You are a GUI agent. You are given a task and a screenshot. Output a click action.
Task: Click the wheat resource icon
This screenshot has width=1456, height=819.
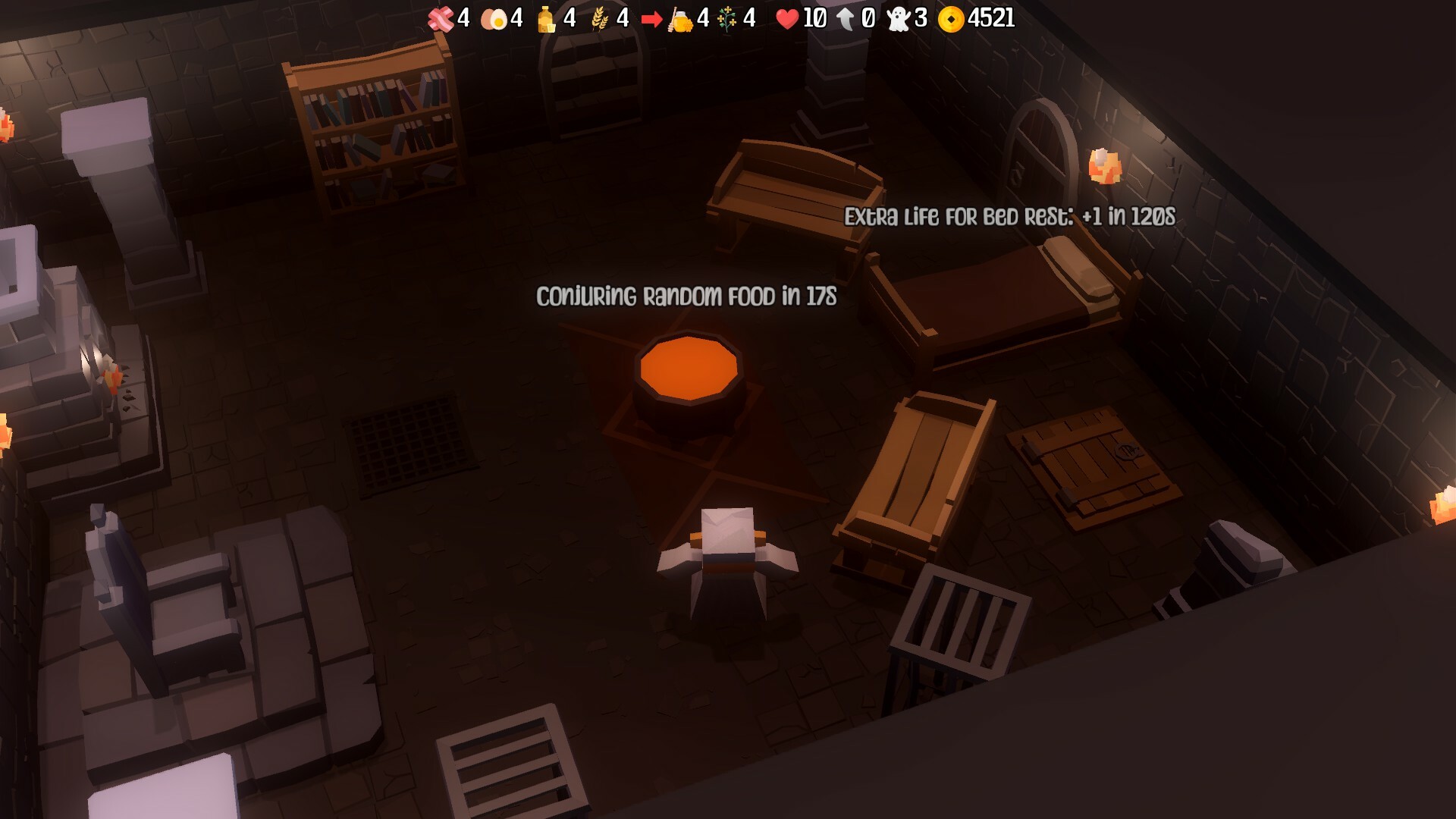(x=599, y=17)
